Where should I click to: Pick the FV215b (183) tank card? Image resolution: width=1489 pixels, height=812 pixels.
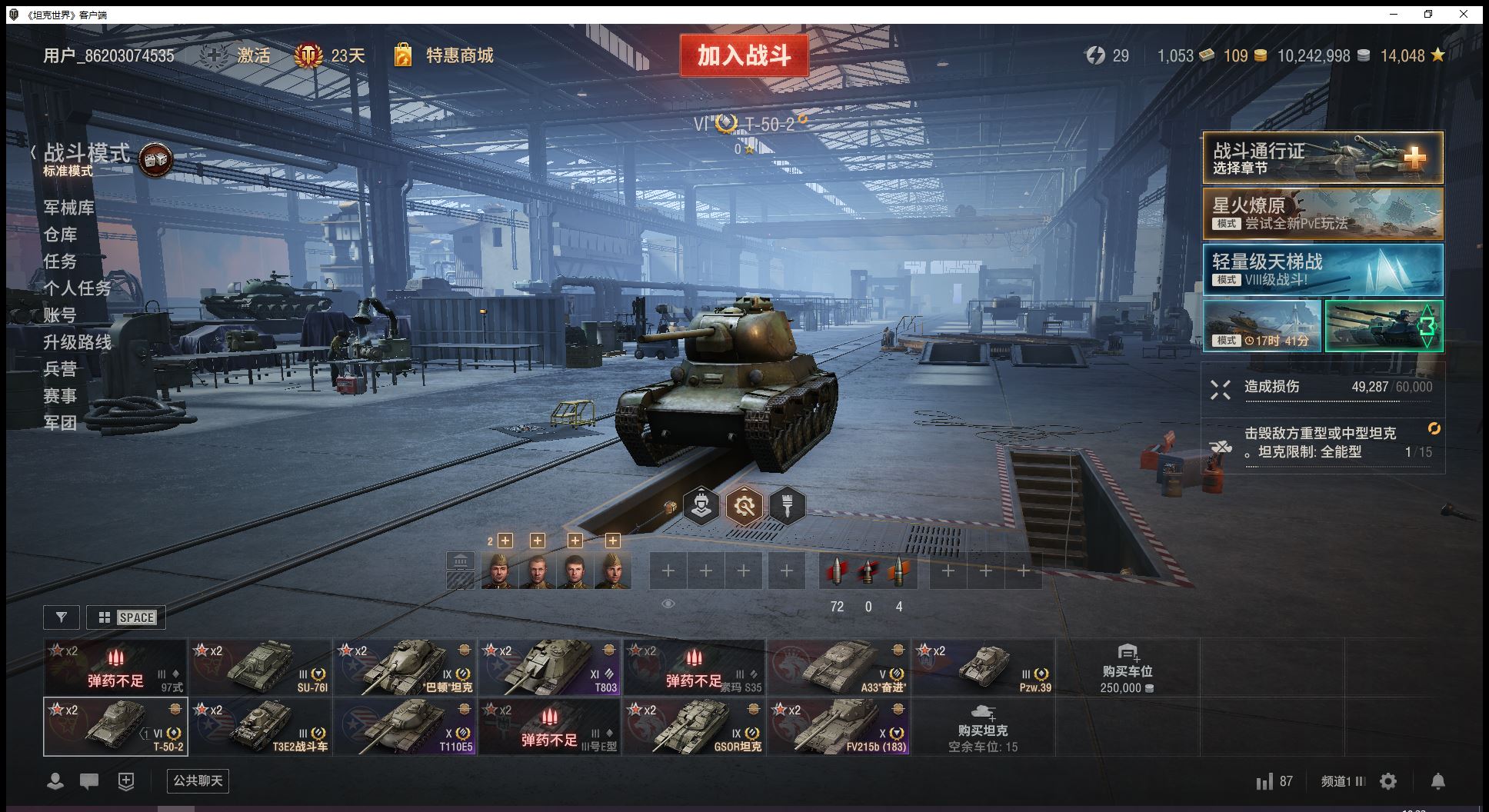pyautogui.click(x=839, y=727)
